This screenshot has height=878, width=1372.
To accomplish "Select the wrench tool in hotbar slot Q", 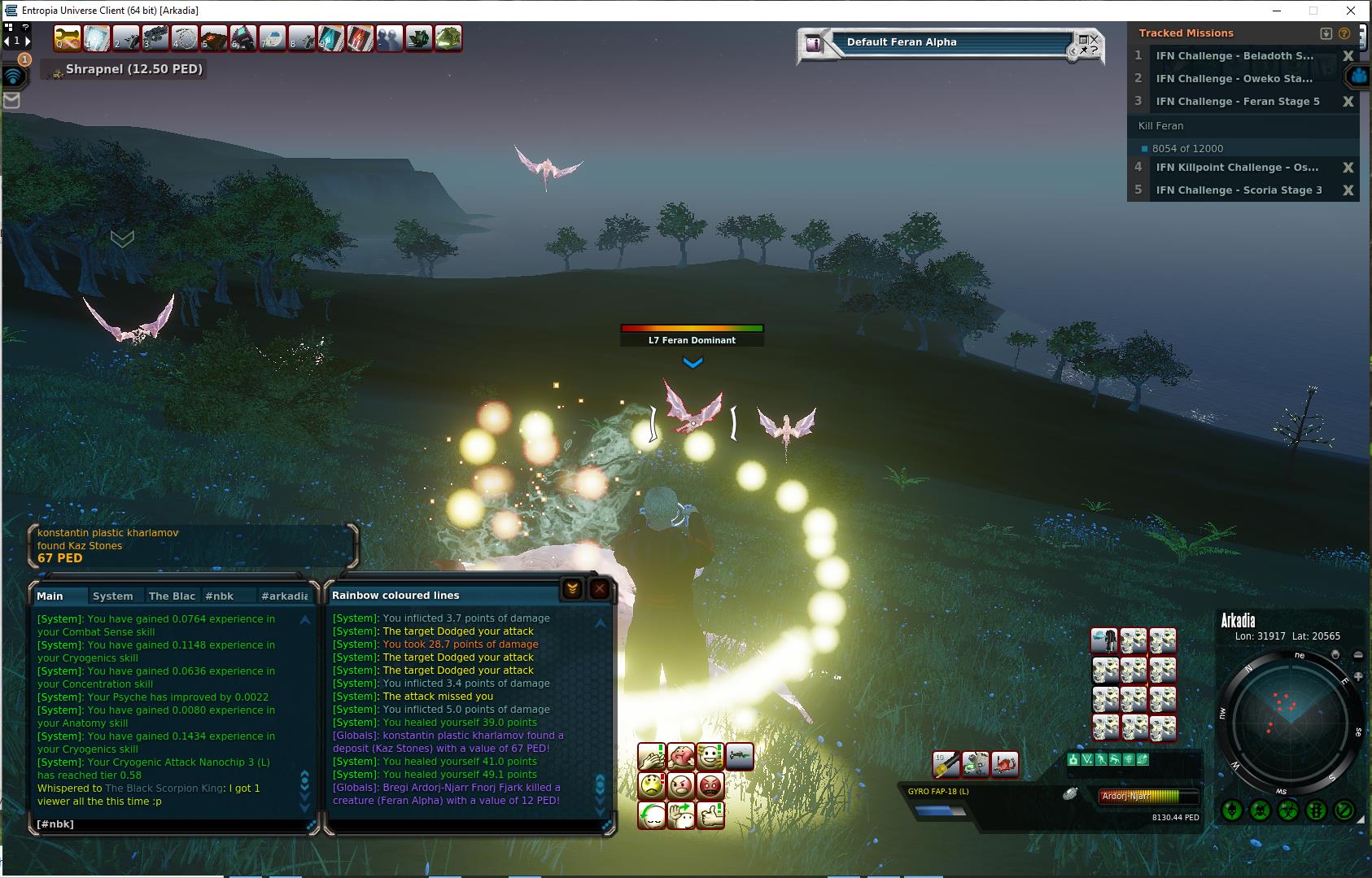I will tap(67, 38).
